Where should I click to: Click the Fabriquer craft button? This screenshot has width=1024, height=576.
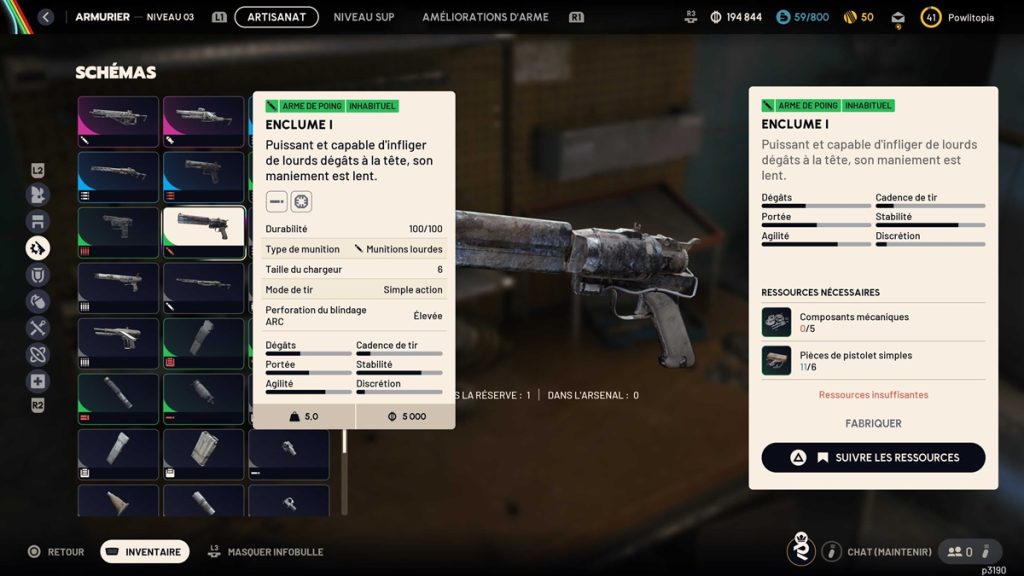[873, 423]
